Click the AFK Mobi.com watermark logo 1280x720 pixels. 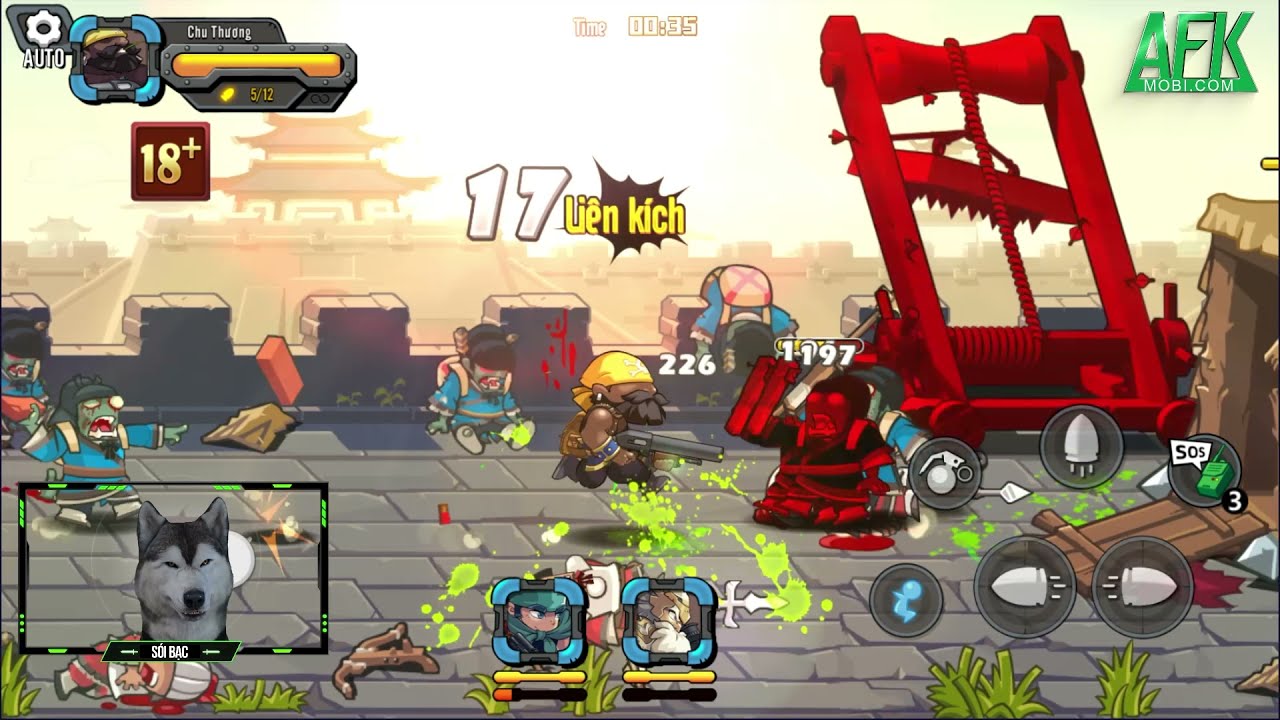(x=1190, y=53)
